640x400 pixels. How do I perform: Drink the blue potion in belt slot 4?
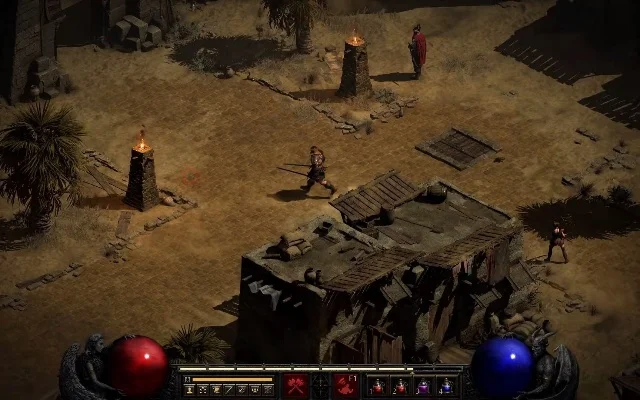tap(446, 386)
